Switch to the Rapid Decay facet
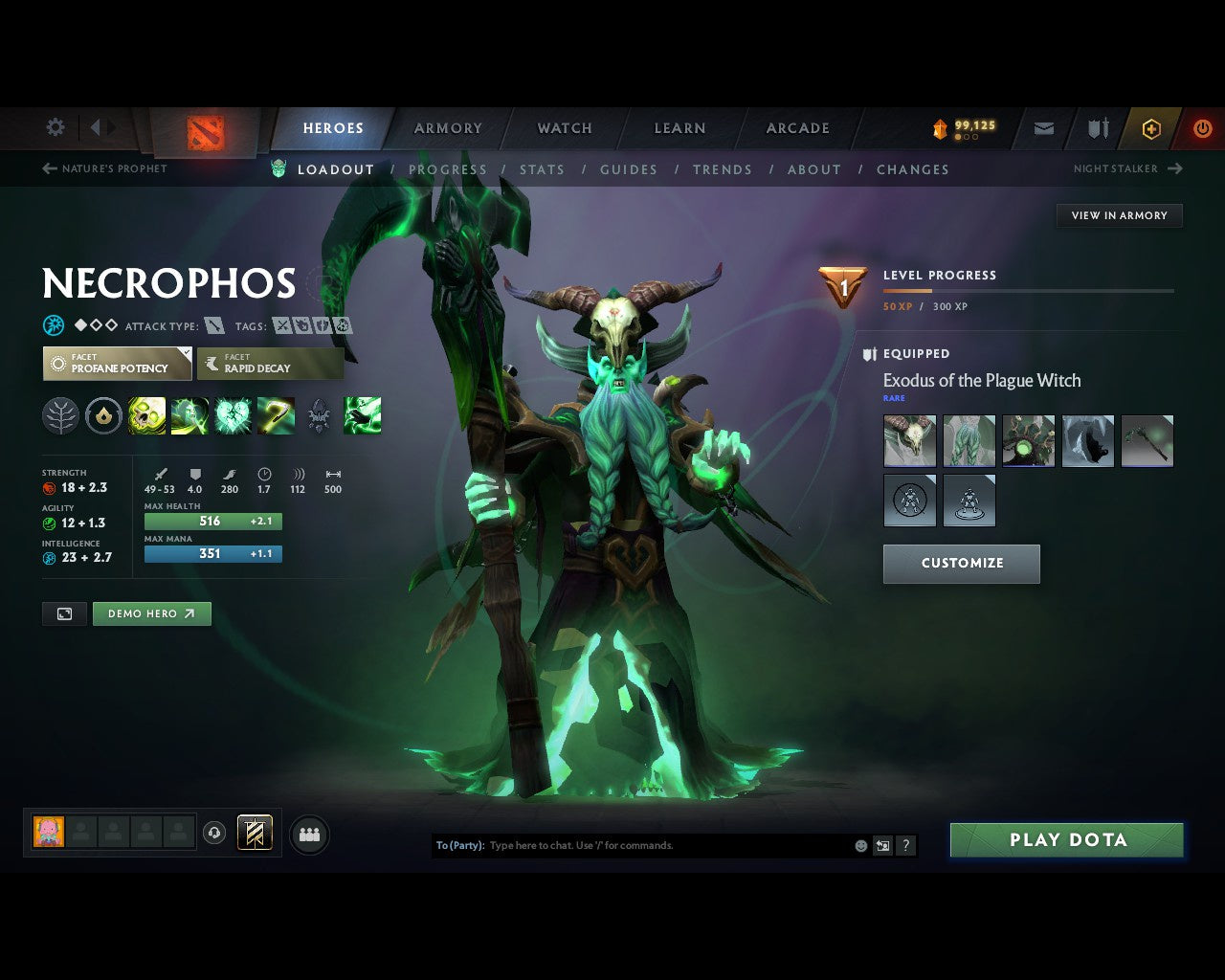Image resolution: width=1225 pixels, height=980 pixels. tap(270, 364)
